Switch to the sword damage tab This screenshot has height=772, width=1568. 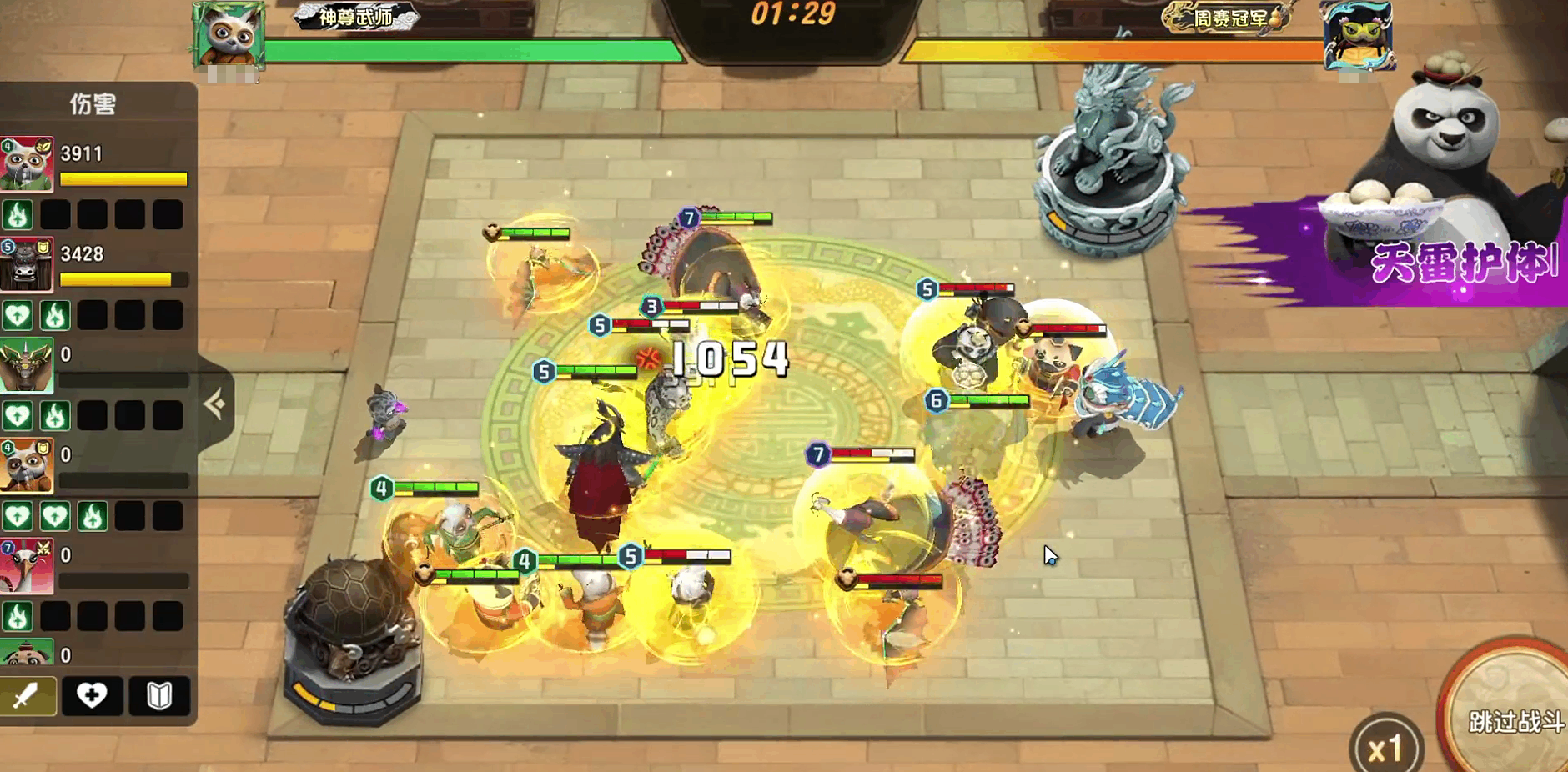(x=28, y=695)
